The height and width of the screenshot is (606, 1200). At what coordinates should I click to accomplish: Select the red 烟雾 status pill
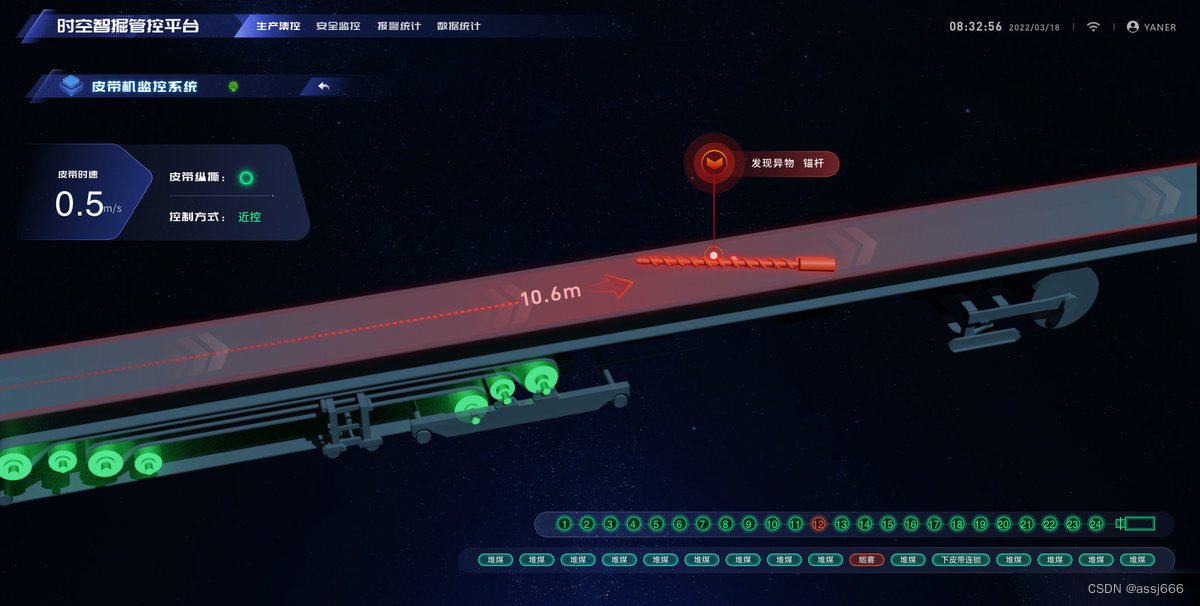click(x=867, y=560)
